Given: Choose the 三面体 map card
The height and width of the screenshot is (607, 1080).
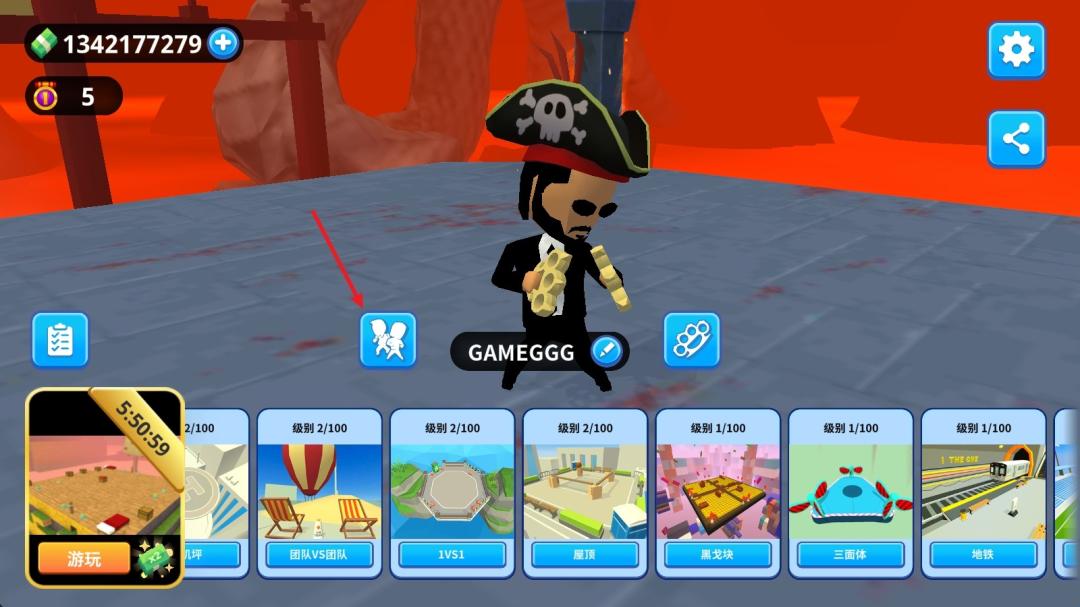Looking at the screenshot, I should [x=851, y=492].
